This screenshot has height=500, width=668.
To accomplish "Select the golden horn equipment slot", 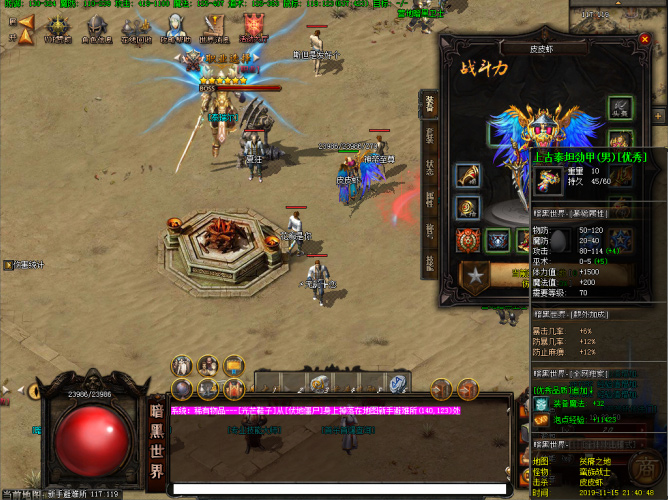I will [467, 175].
